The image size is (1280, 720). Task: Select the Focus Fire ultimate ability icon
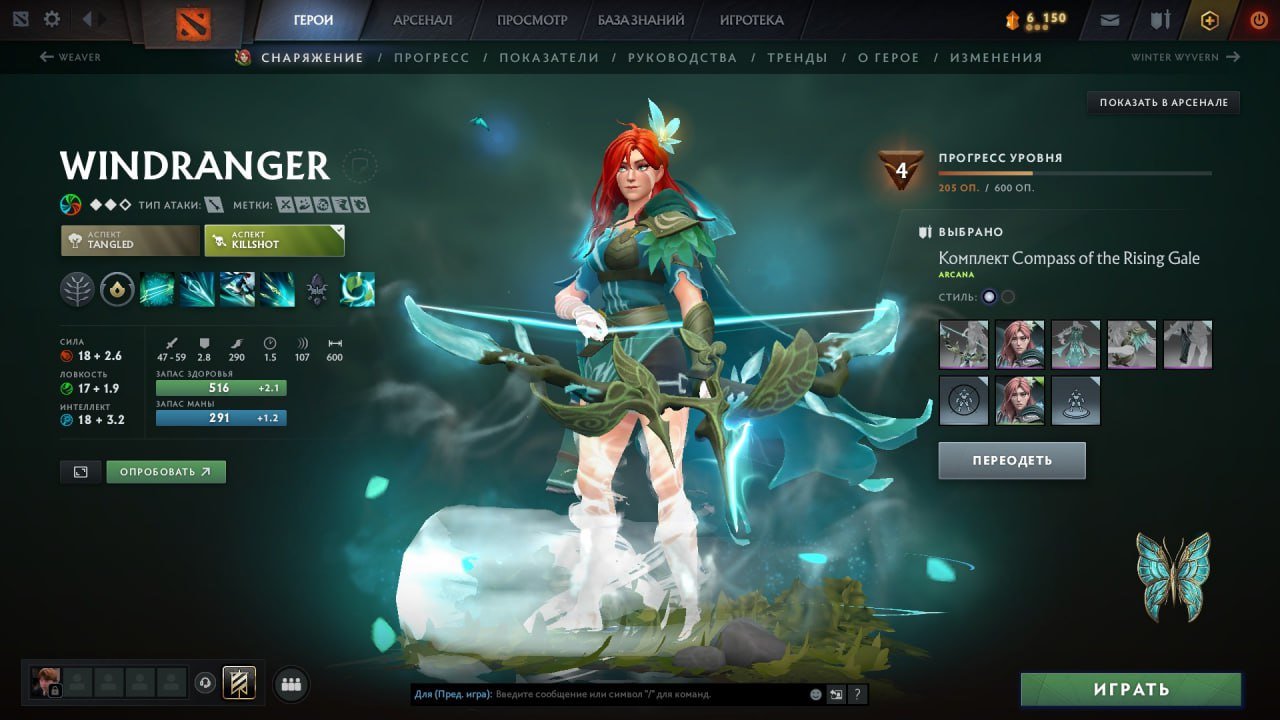tap(277, 288)
